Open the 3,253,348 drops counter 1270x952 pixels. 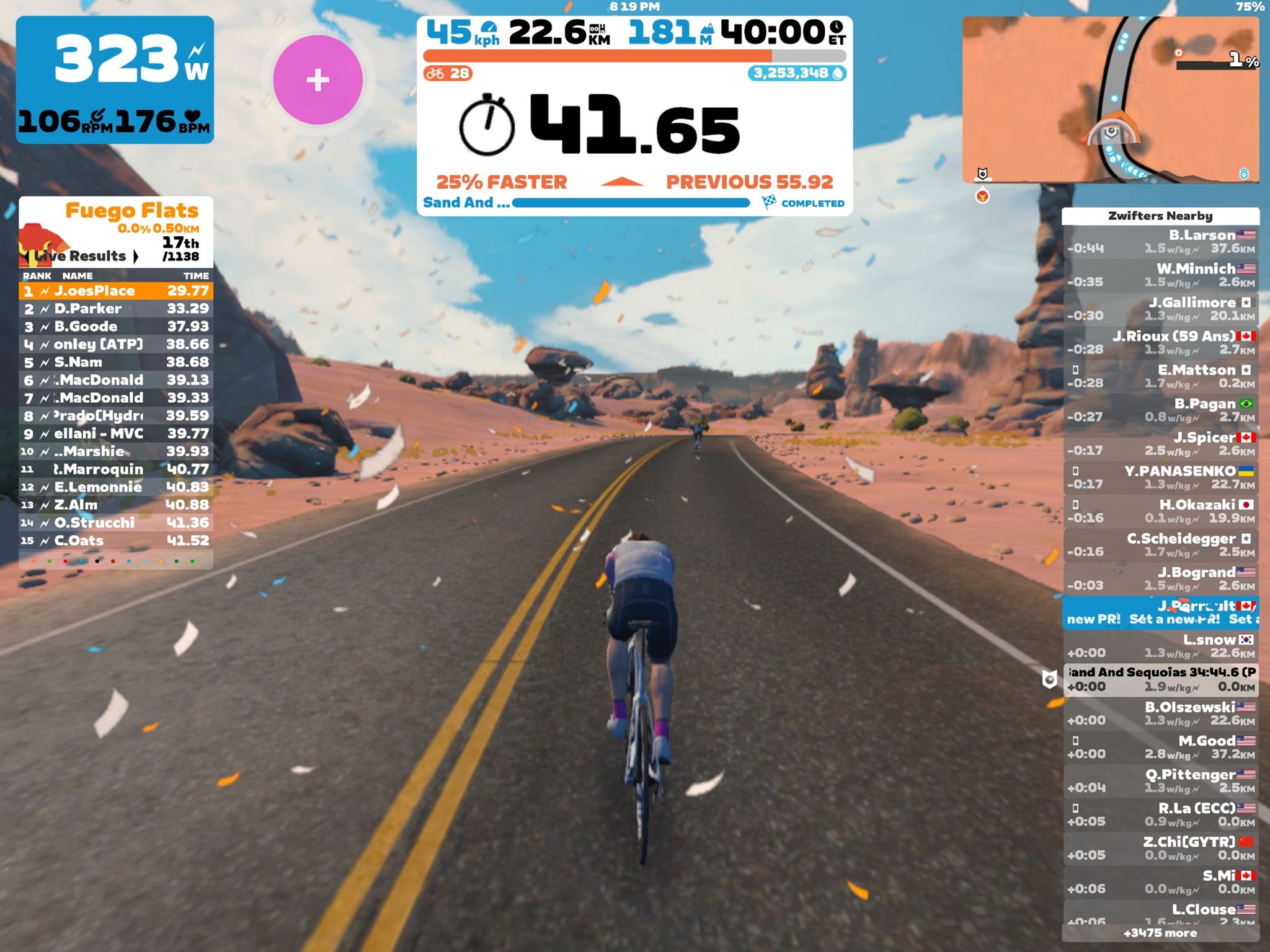797,74
